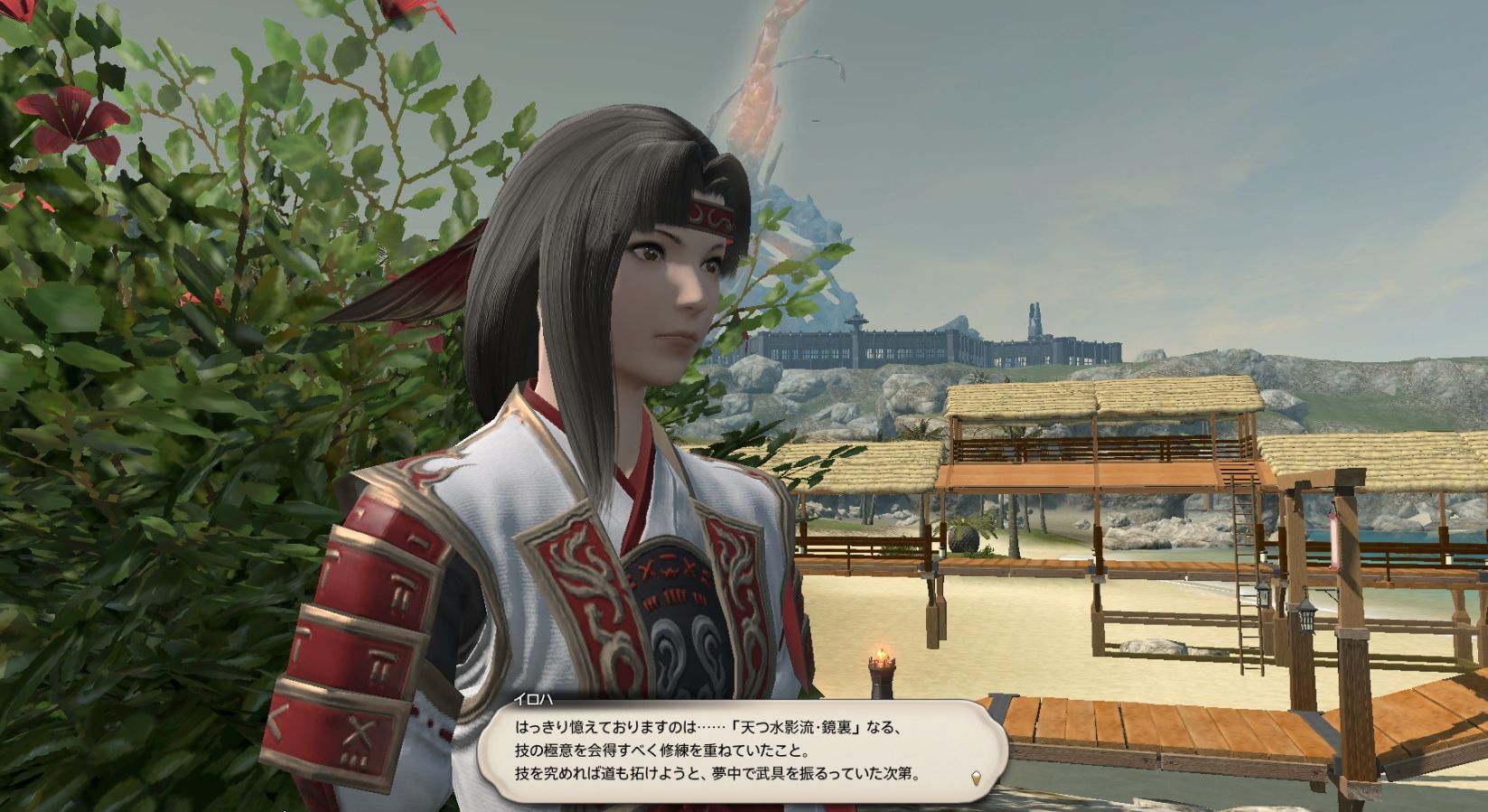1488x812 pixels.
Task: Click the continue prompt icon in dialogue box
Action: point(977,778)
